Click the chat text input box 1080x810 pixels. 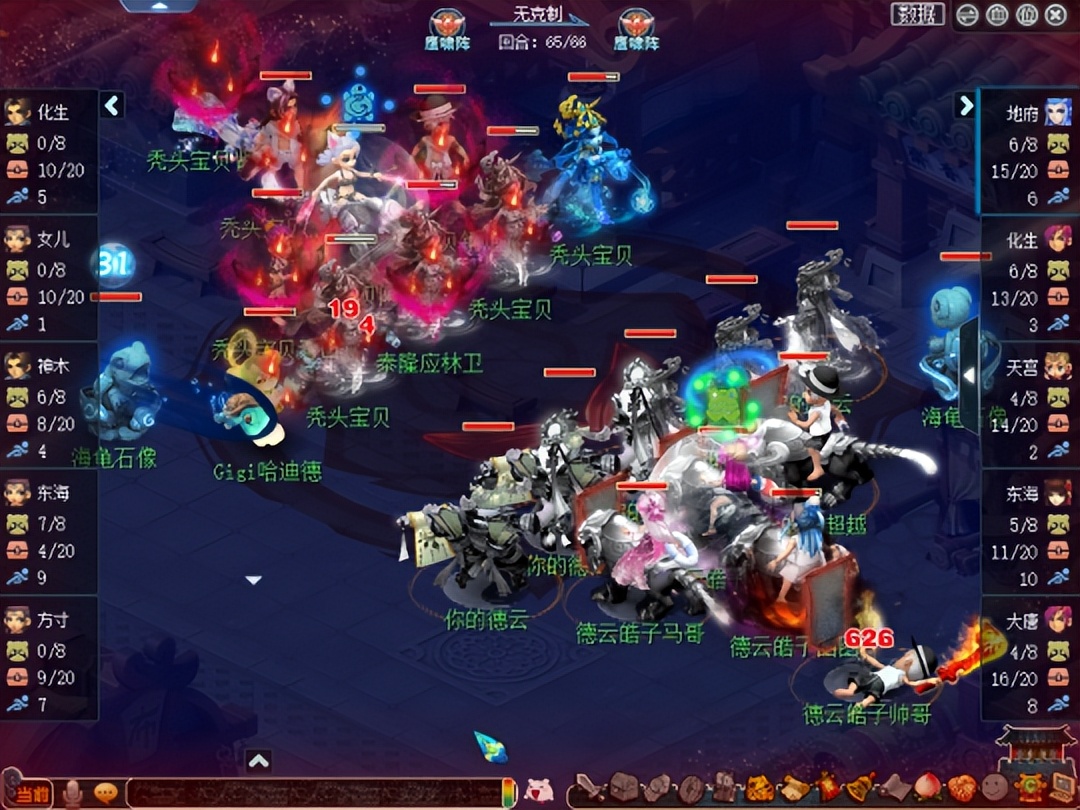click(310, 793)
